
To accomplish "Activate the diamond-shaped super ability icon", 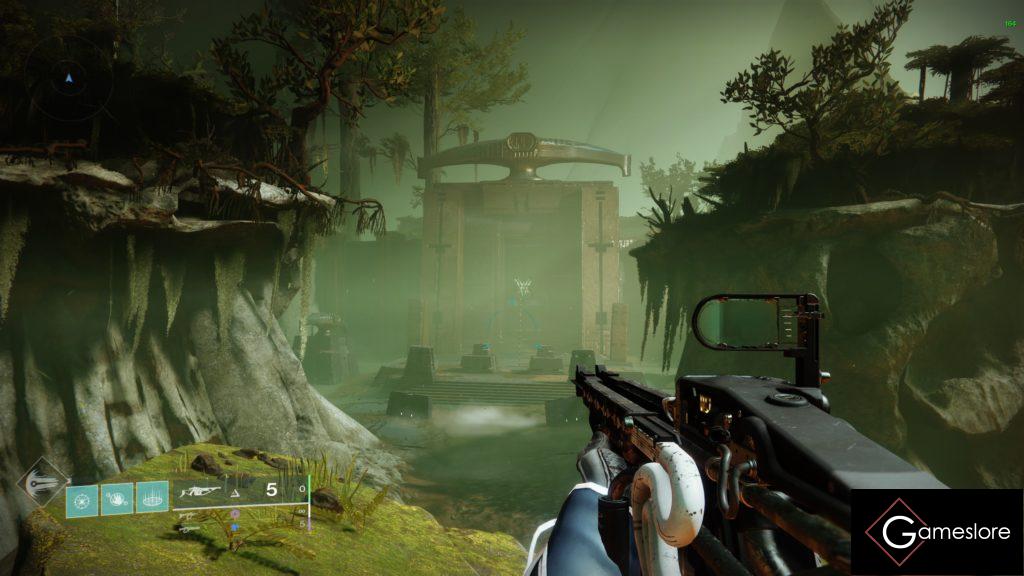I will point(42,482).
